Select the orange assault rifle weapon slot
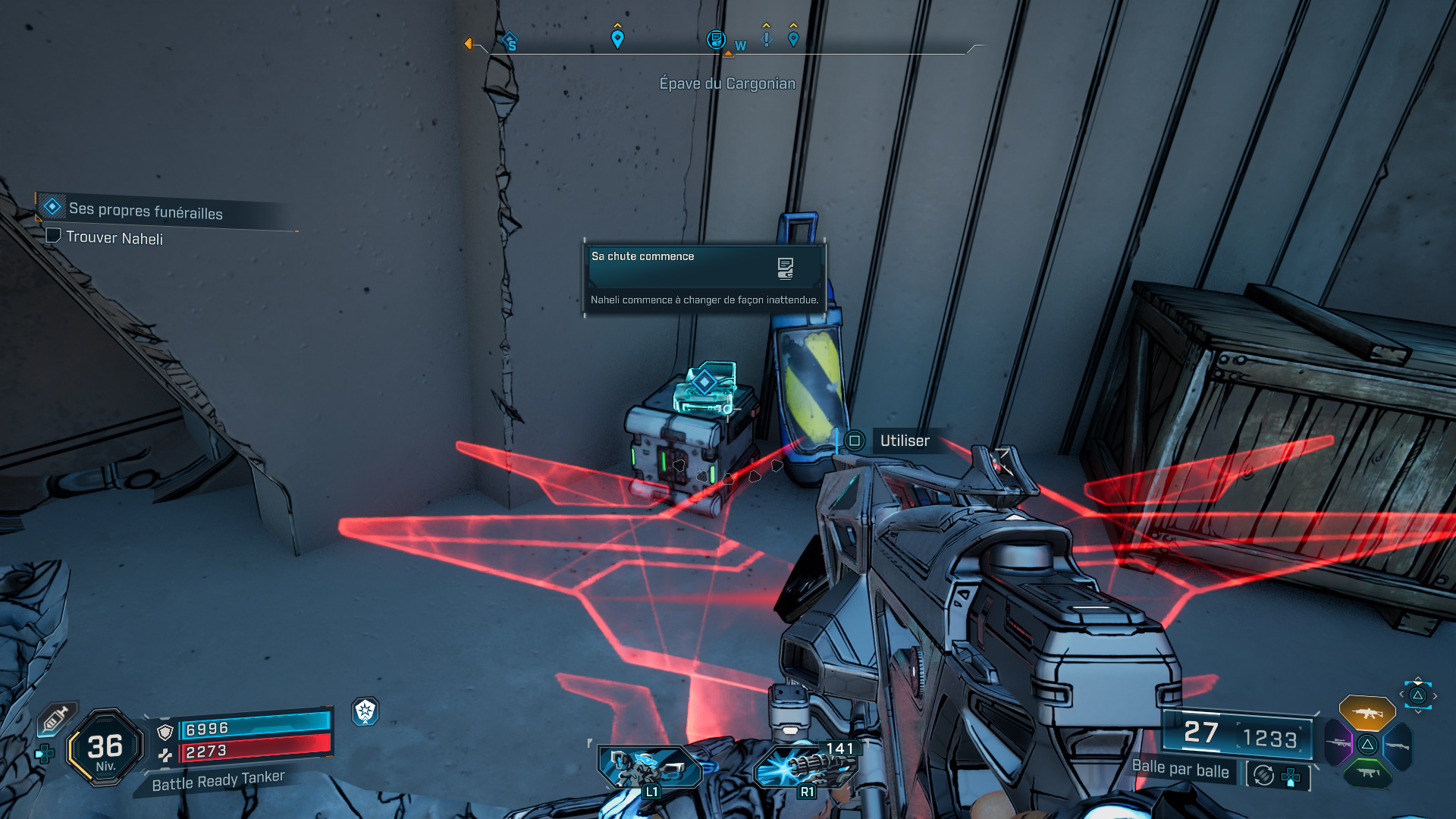This screenshot has width=1456, height=819. [1367, 713]
